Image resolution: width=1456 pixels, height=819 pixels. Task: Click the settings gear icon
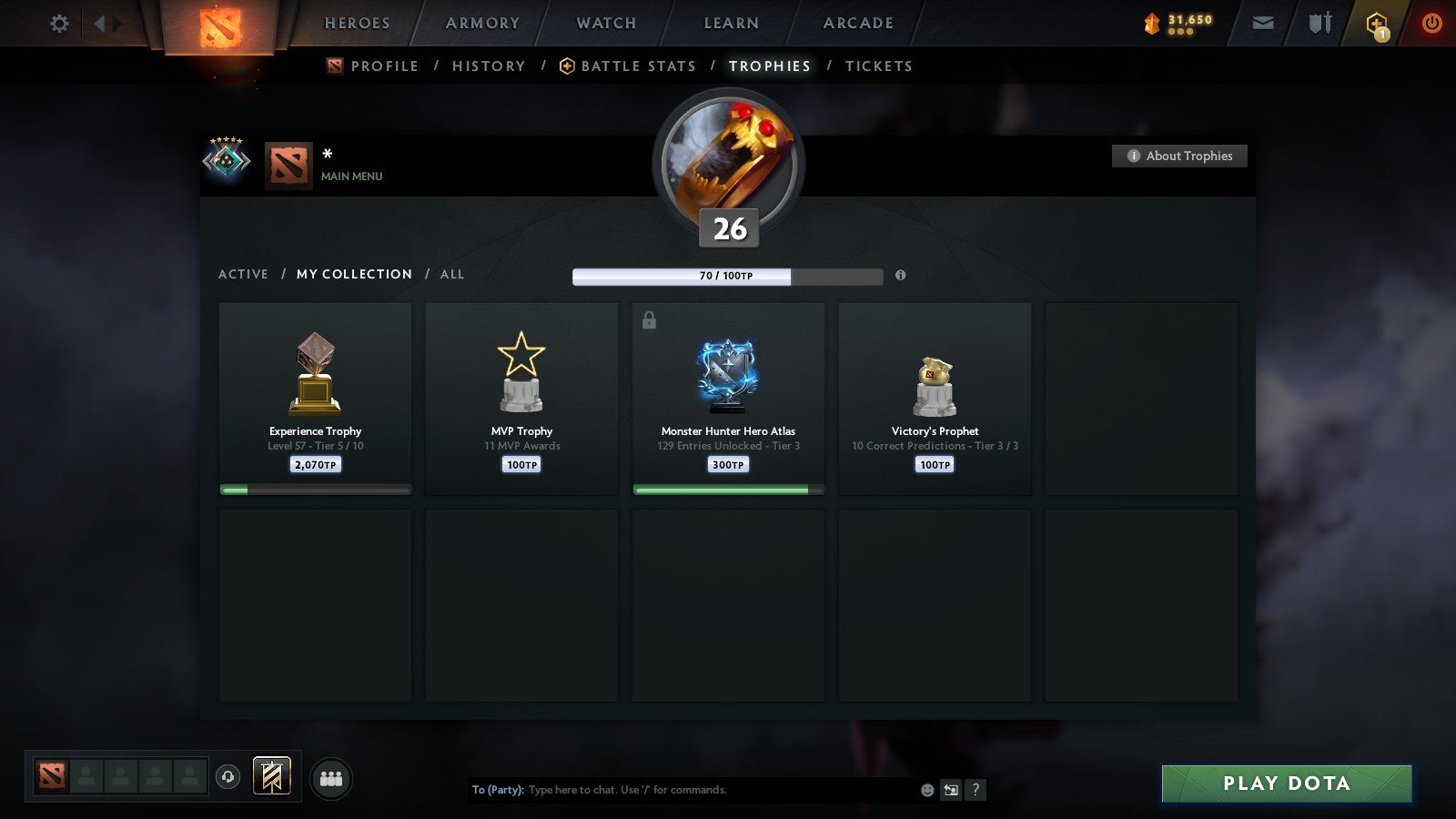(59, 24)
